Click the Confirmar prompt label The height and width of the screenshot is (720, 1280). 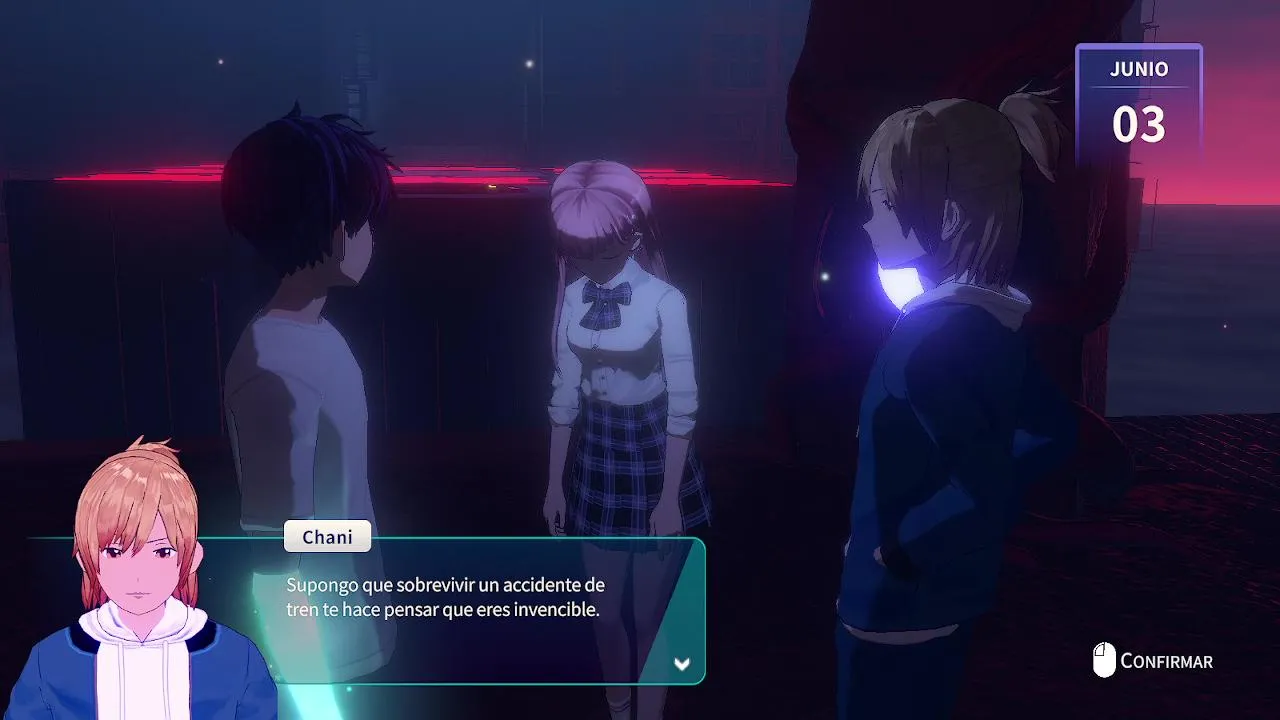pos(1166,661)
